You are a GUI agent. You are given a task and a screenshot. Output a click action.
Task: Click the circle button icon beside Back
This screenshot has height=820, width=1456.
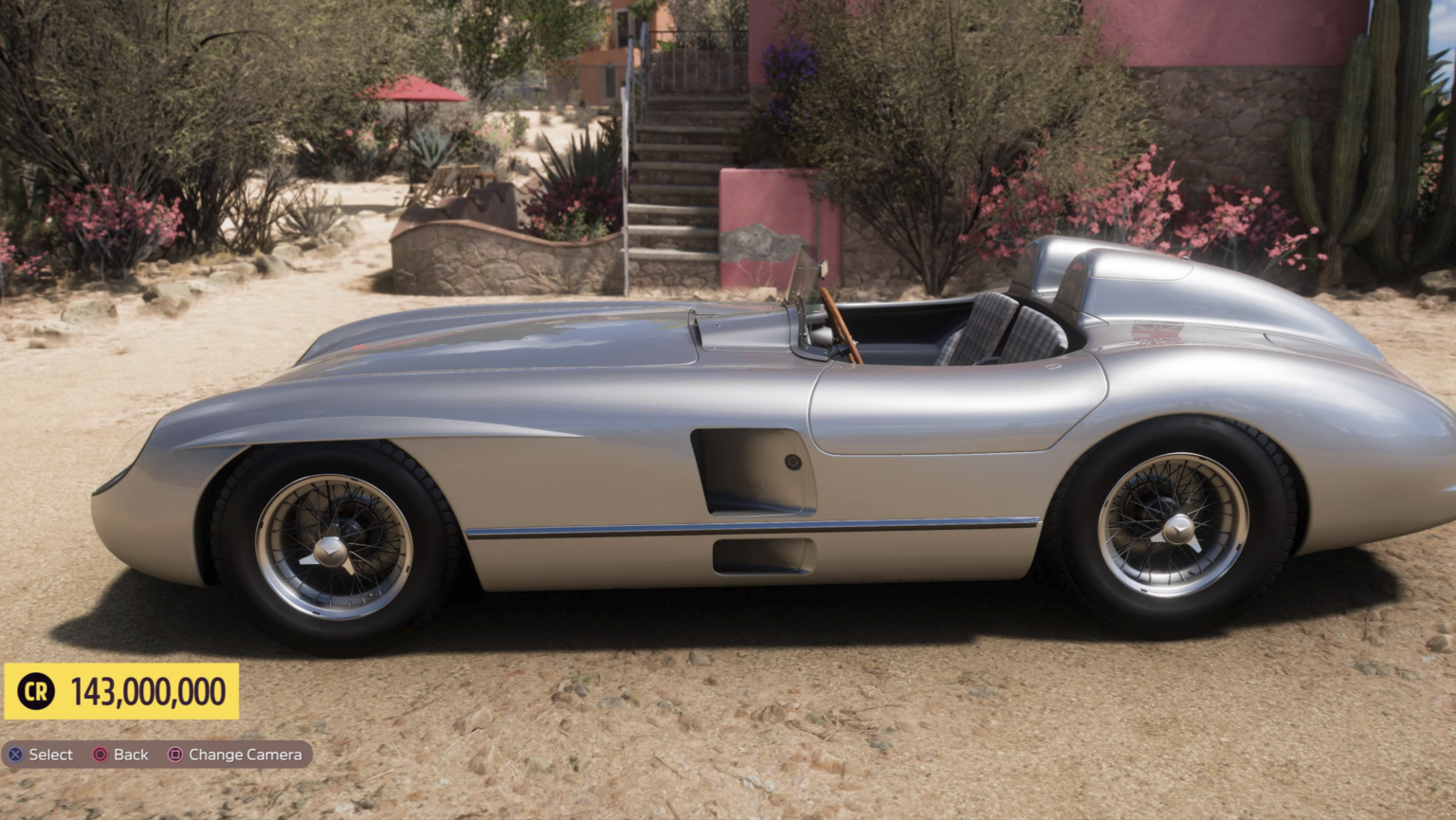(99, 755)
